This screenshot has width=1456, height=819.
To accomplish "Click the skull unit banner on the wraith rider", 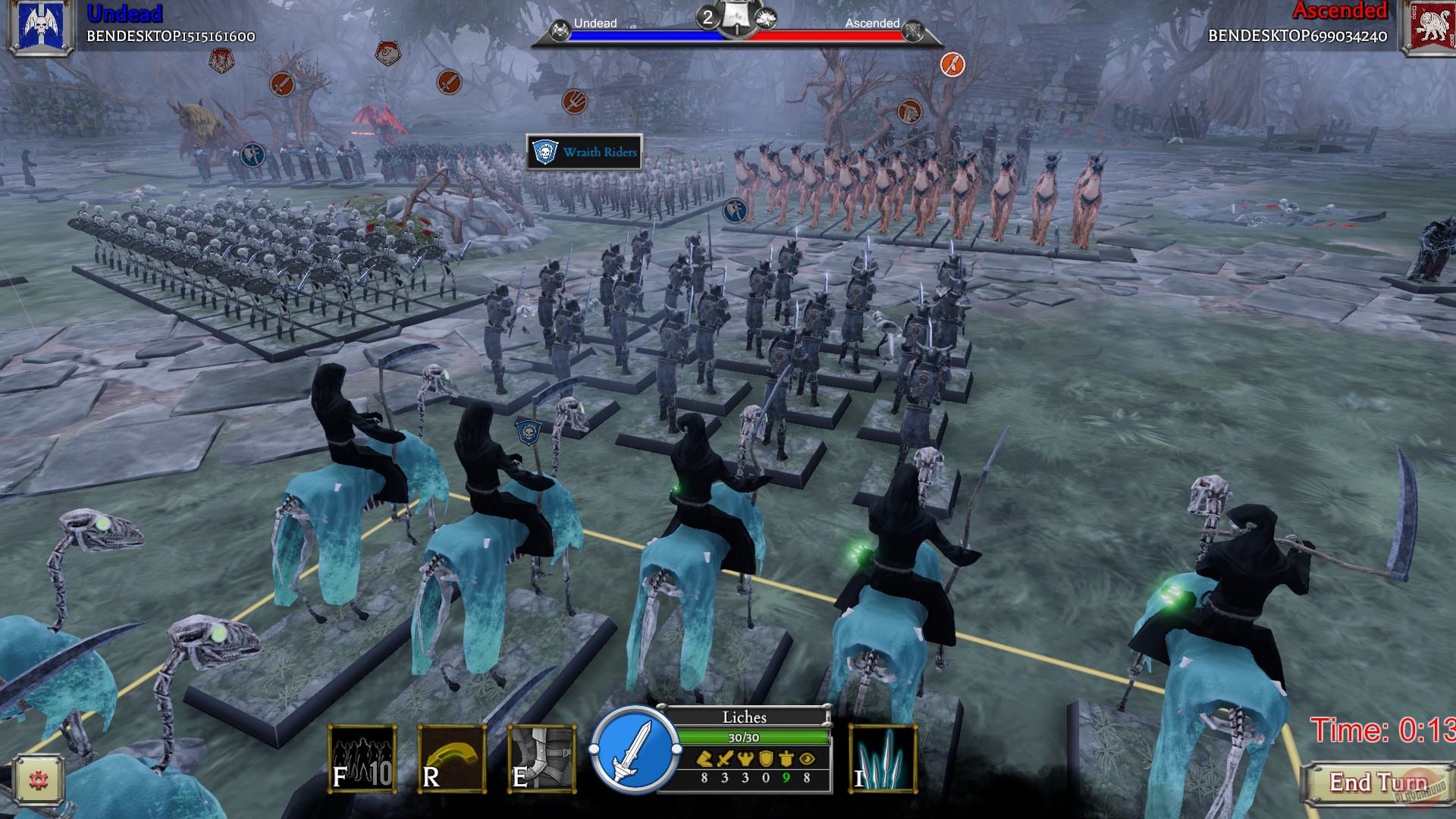I will pyautogui.click(x=527, y=432).
